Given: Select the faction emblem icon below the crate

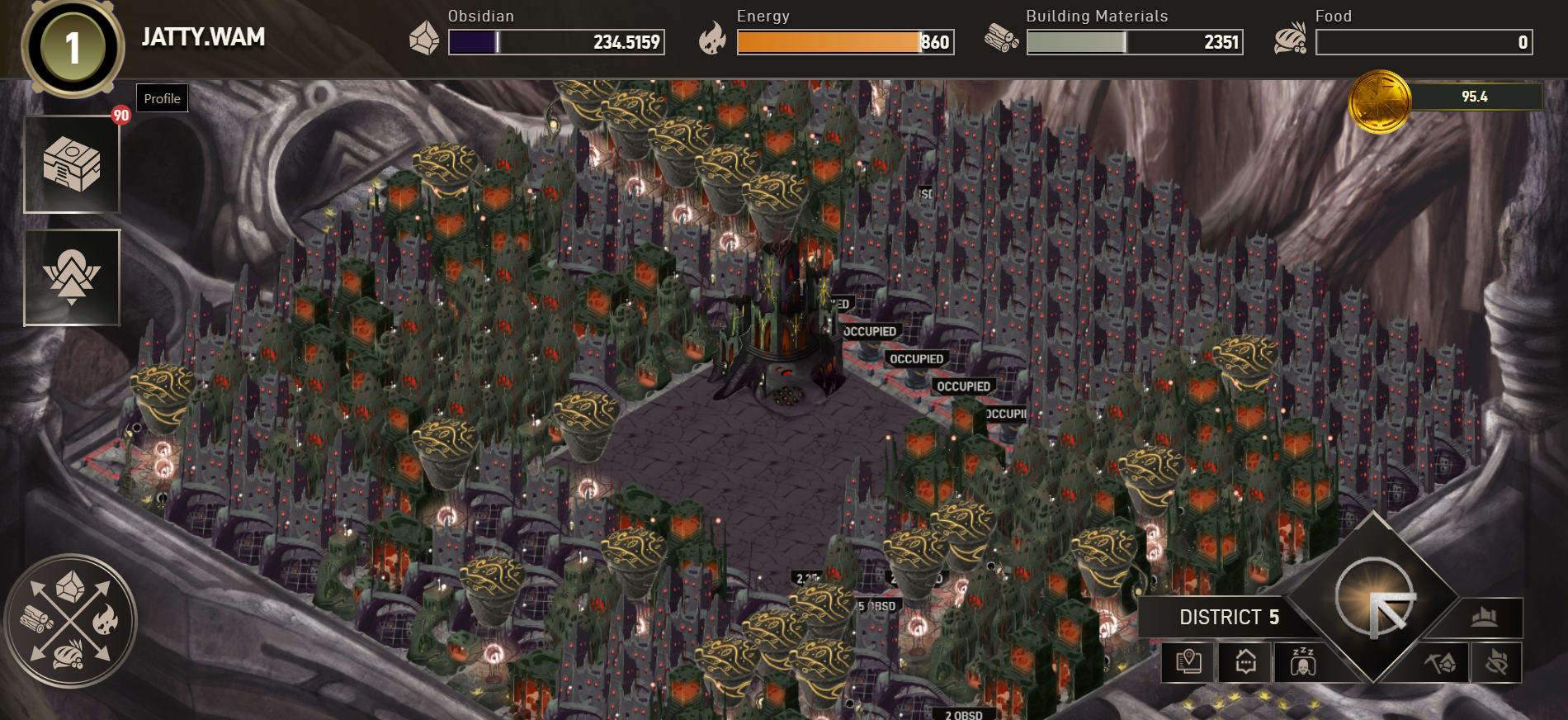Looking at the screenshot, I should 72,277.
